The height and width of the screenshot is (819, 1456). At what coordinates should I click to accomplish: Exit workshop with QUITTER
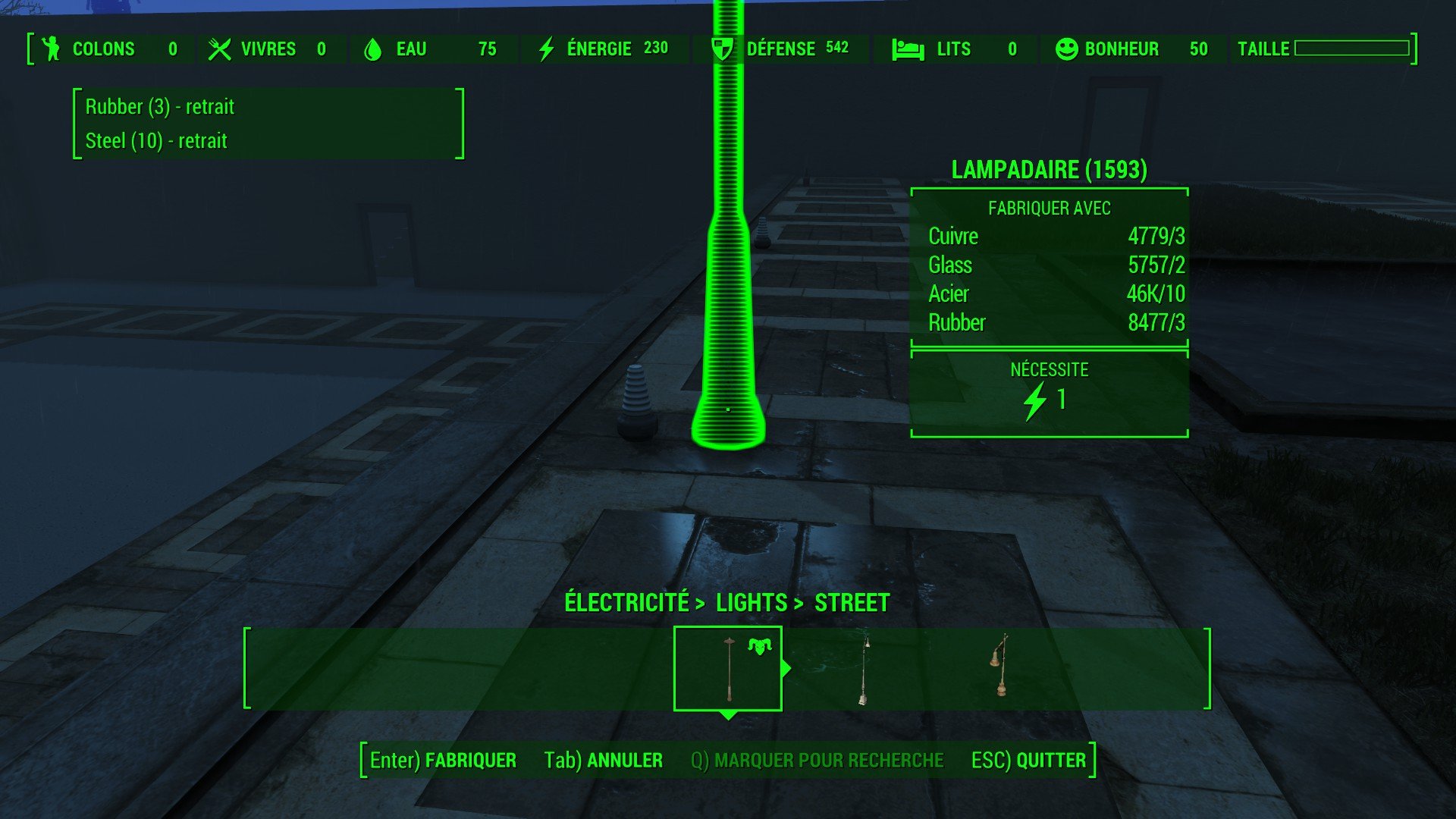[1028, 760]
